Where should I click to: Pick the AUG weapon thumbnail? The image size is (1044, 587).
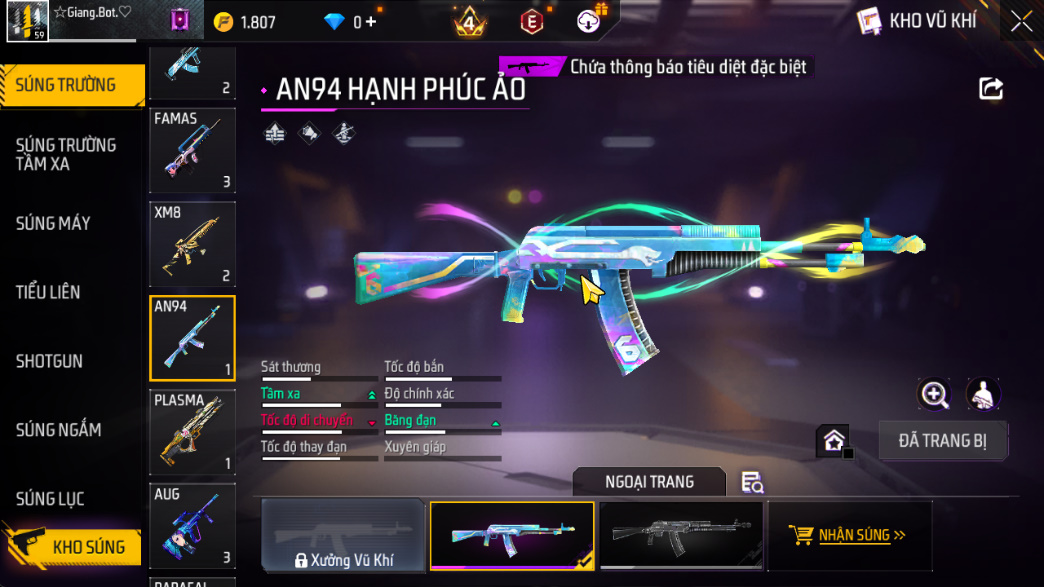pyautogui.click(x=192, y=526)
